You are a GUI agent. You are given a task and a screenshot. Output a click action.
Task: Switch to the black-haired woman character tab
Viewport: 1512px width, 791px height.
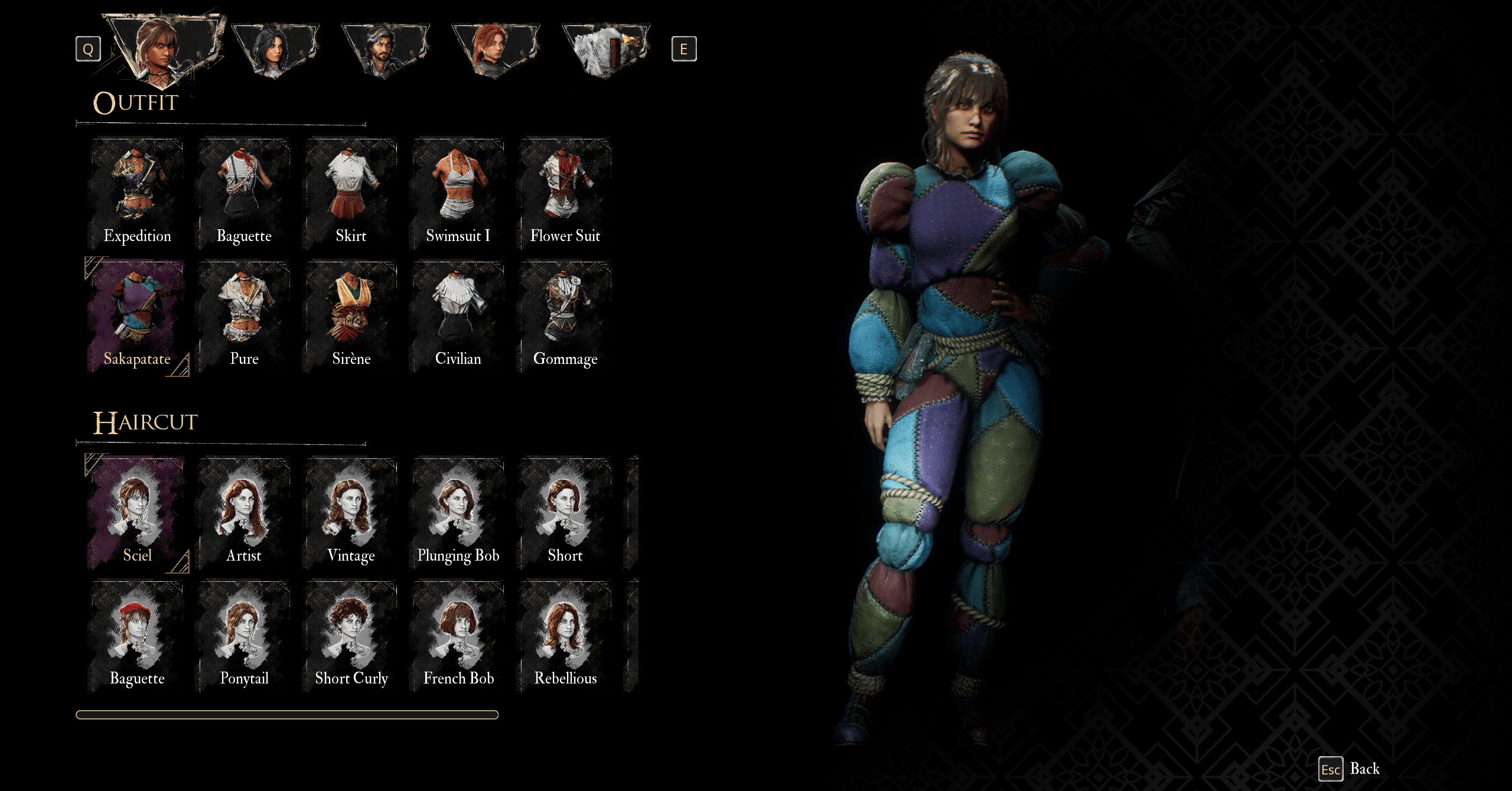coord(275,50)
